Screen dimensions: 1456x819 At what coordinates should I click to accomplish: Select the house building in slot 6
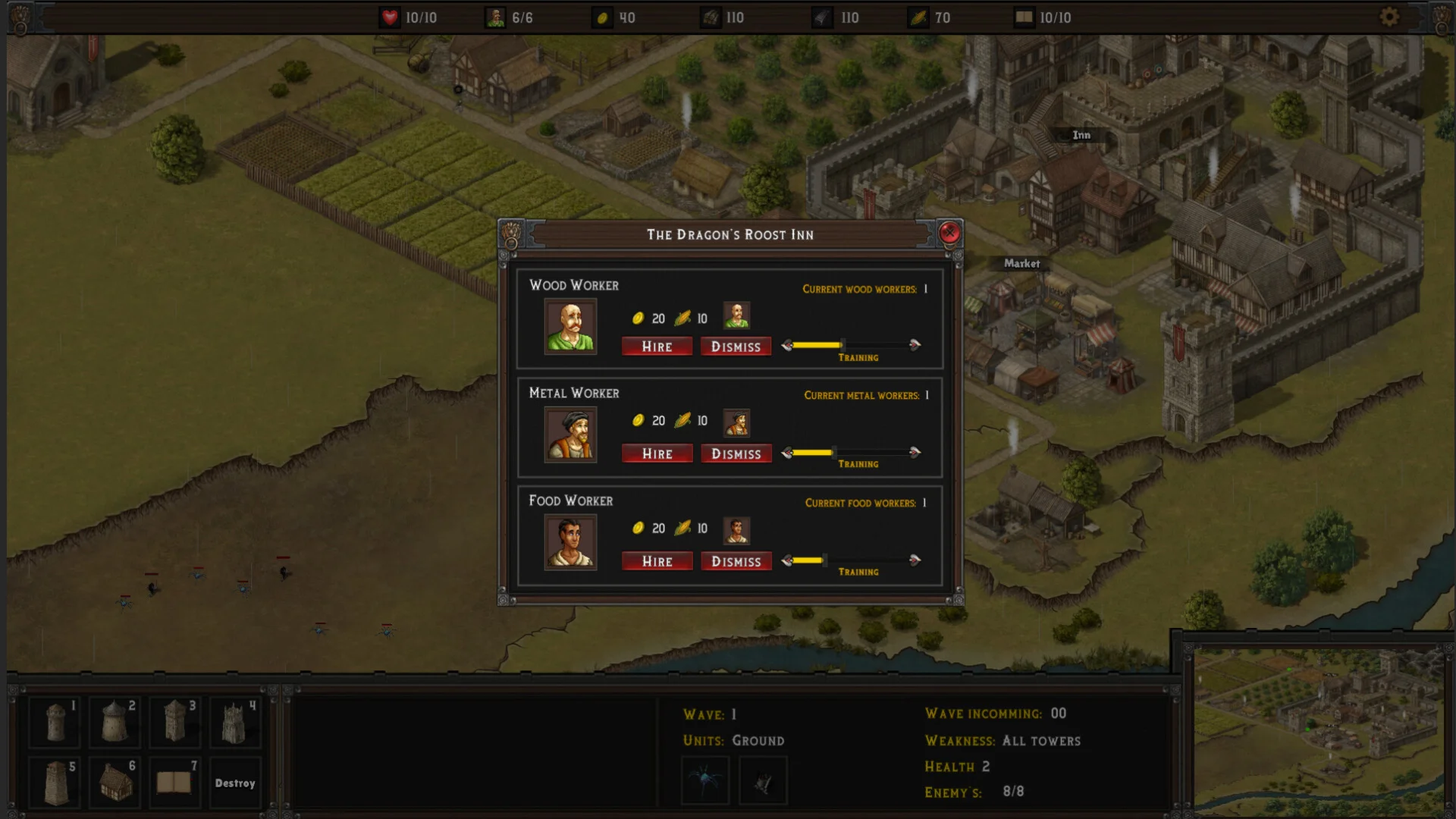(115, 782)
